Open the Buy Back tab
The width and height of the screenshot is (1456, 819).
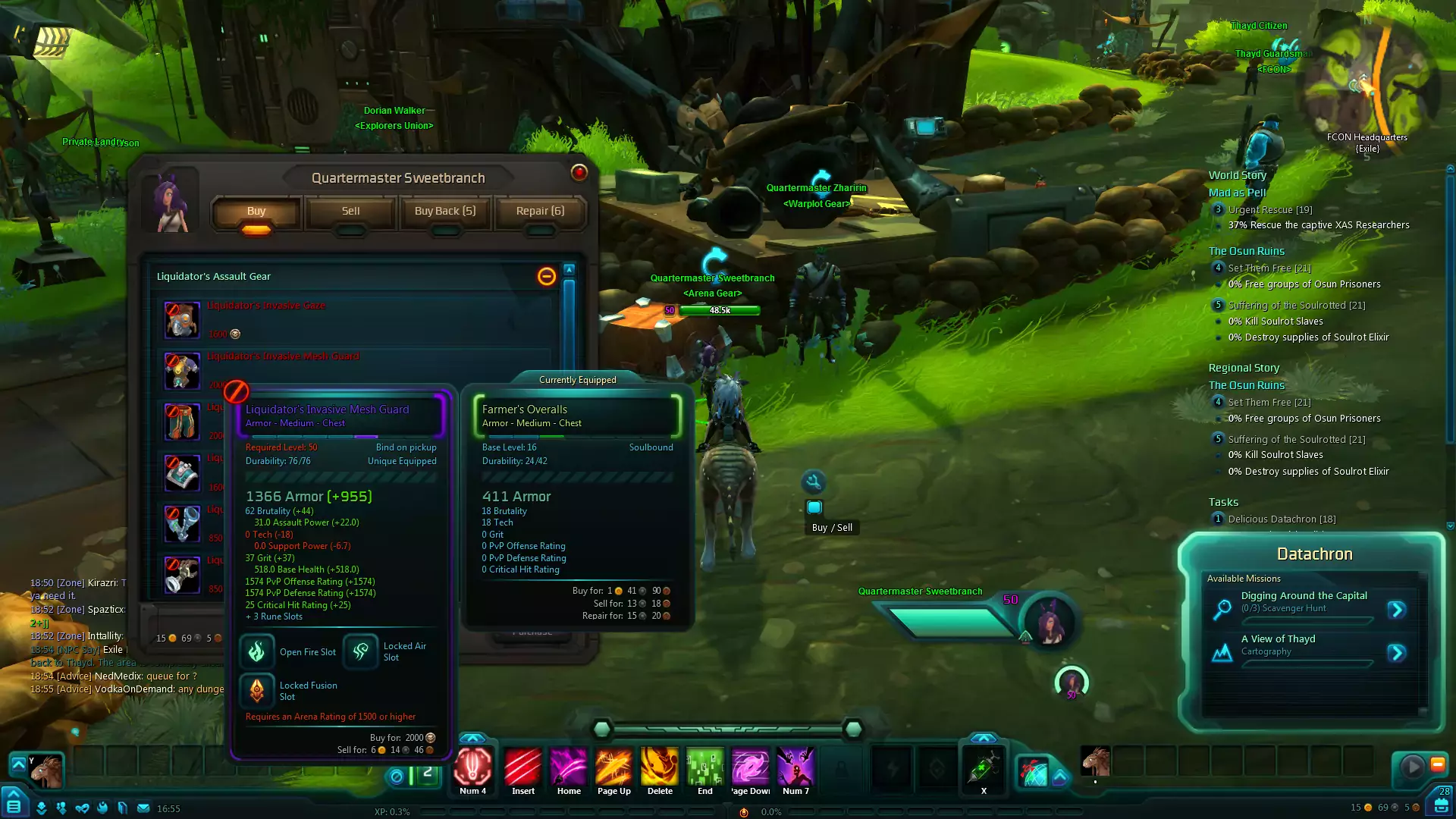[445, 212]
